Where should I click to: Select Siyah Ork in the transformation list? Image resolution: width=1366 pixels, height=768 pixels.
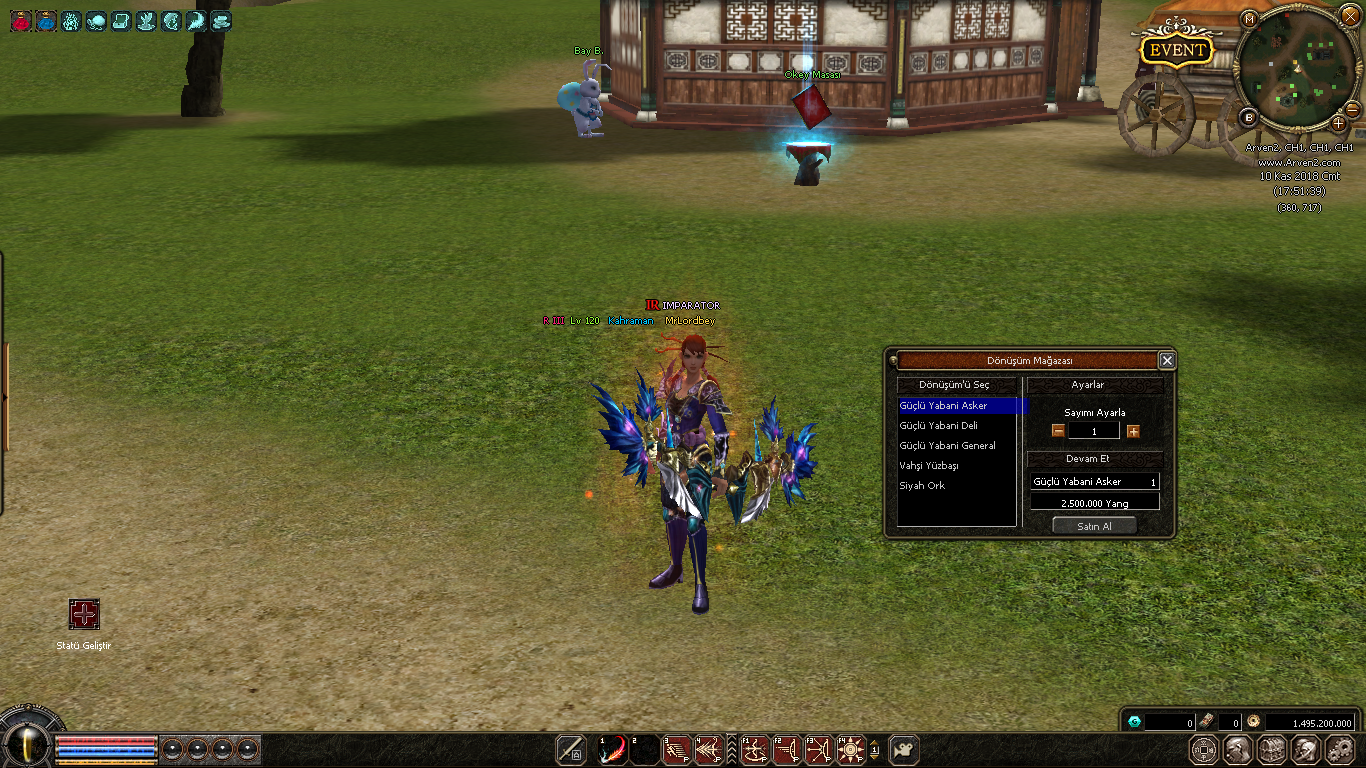[922, 486]
